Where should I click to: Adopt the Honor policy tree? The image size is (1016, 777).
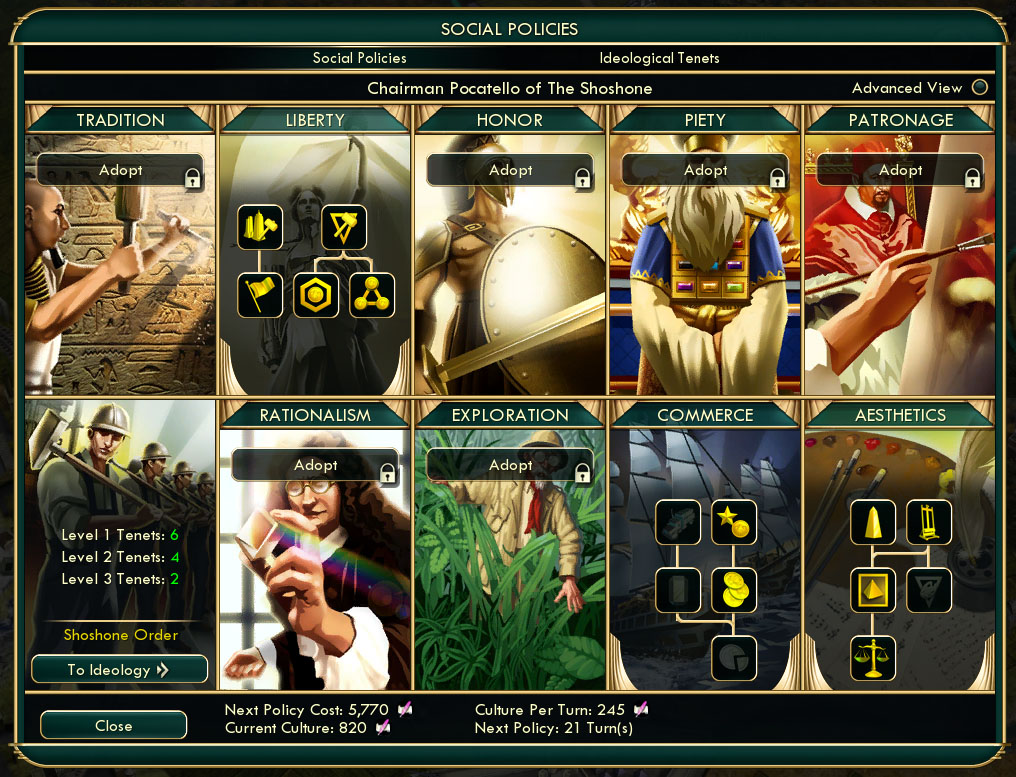click(x=510, y=170)
